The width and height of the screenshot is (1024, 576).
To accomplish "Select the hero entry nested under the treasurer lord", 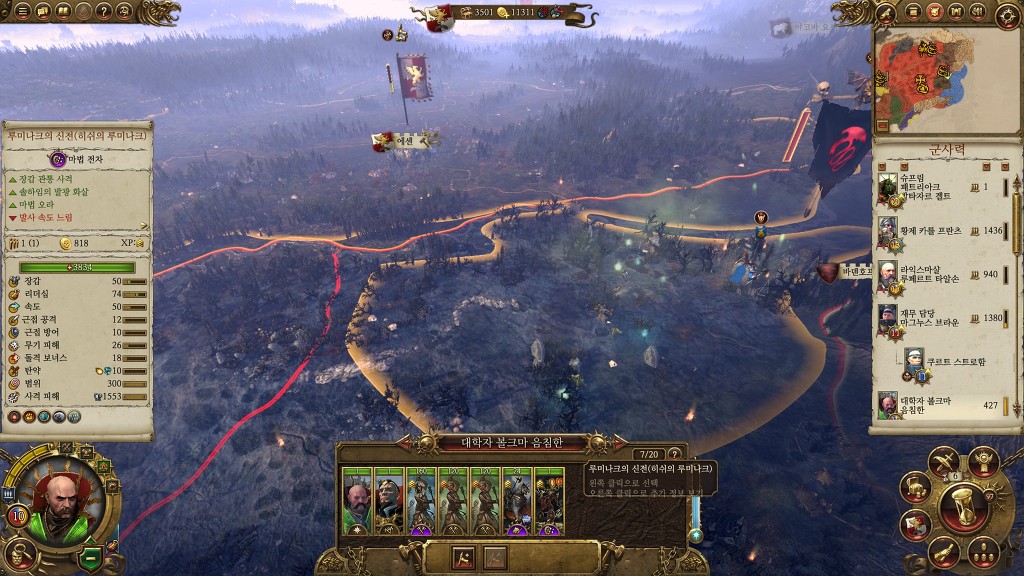I will 950,362.
